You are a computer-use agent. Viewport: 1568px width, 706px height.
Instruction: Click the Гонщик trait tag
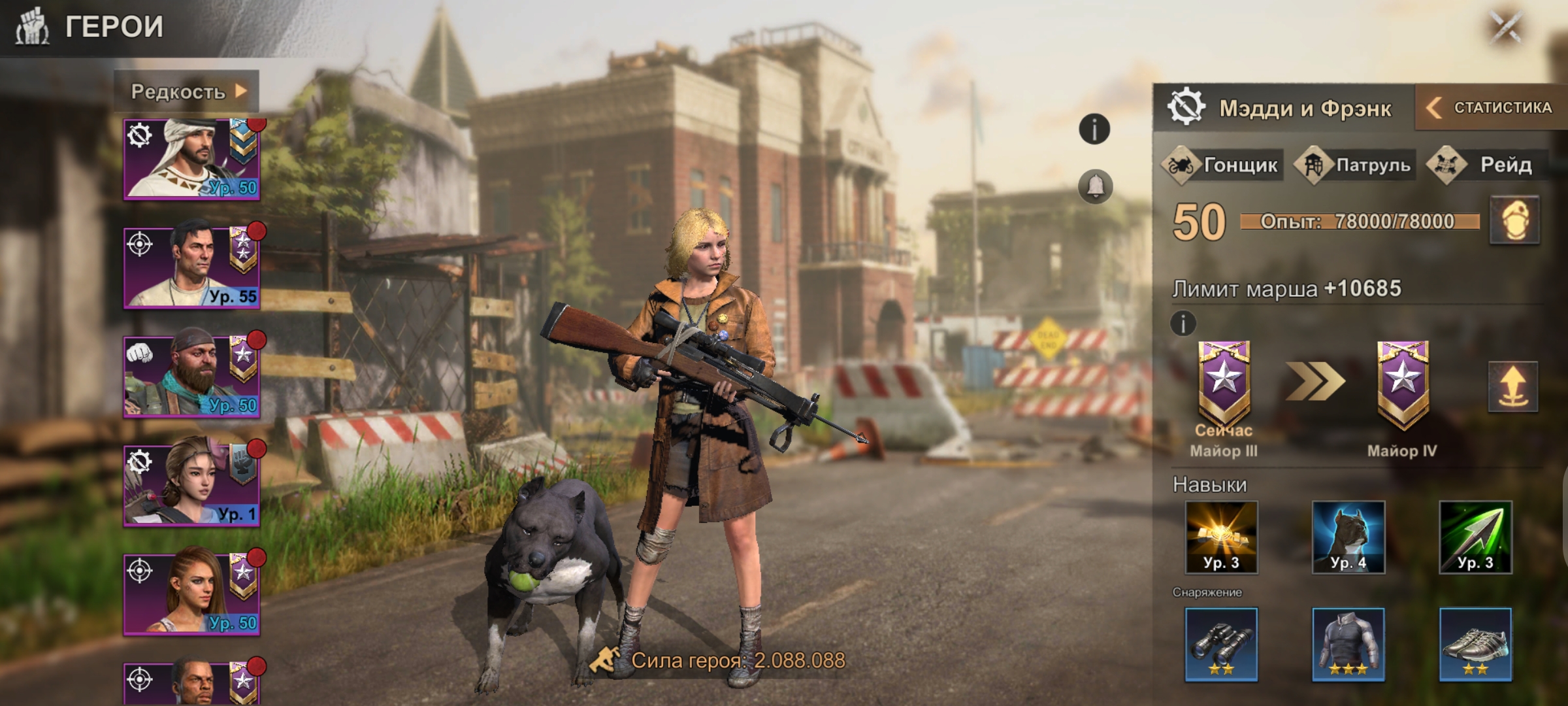(1222, 165)
